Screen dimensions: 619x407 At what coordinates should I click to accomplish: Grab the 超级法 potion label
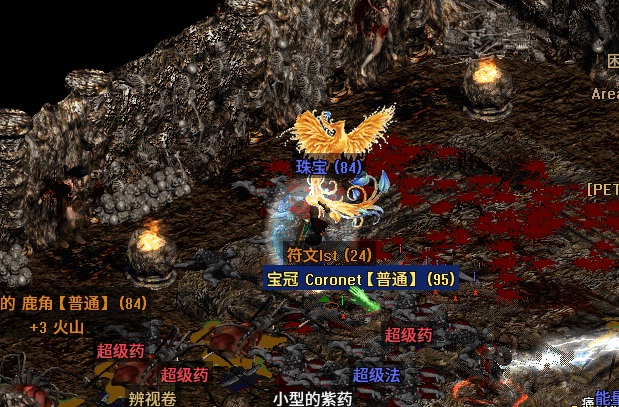(x=376, y=375)
